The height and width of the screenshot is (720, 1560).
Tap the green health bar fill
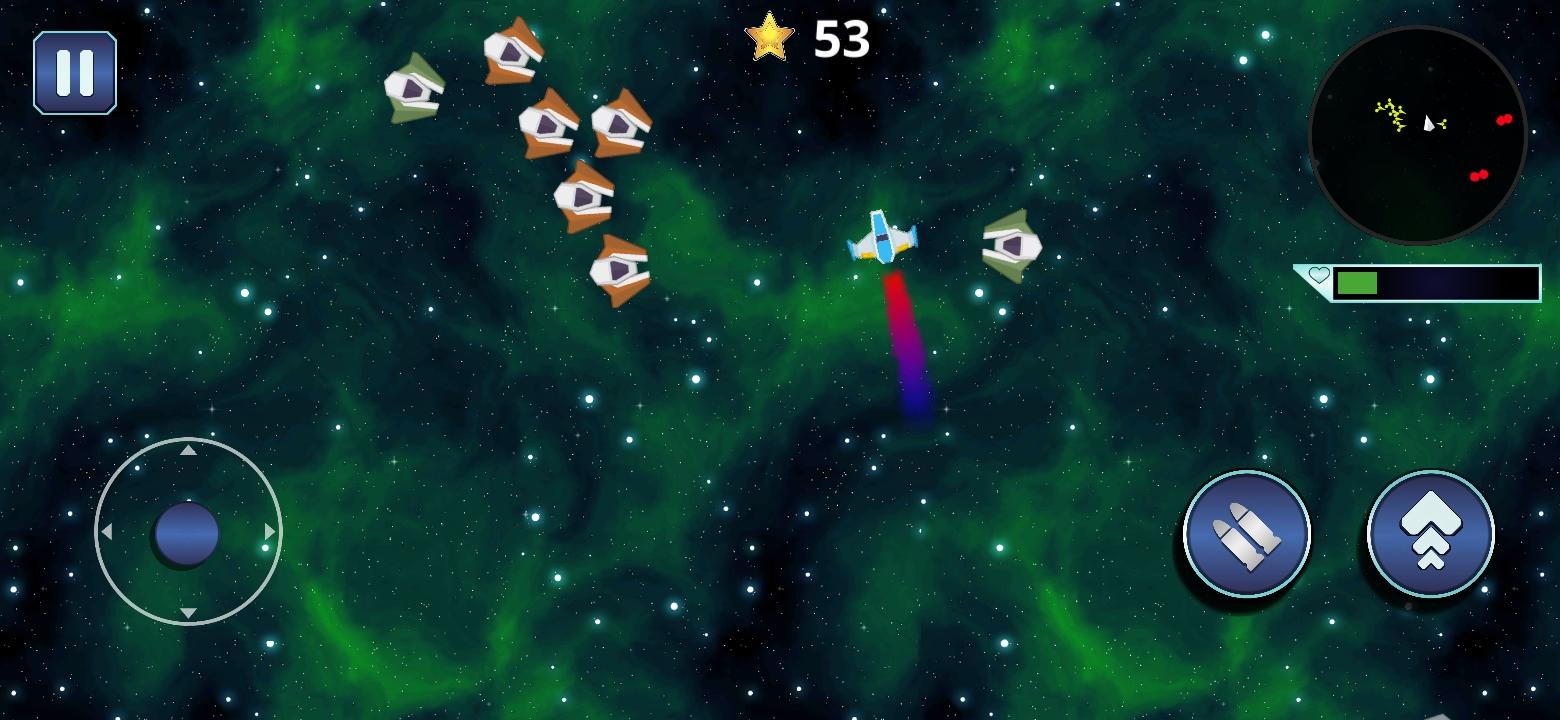point(1358,283)
